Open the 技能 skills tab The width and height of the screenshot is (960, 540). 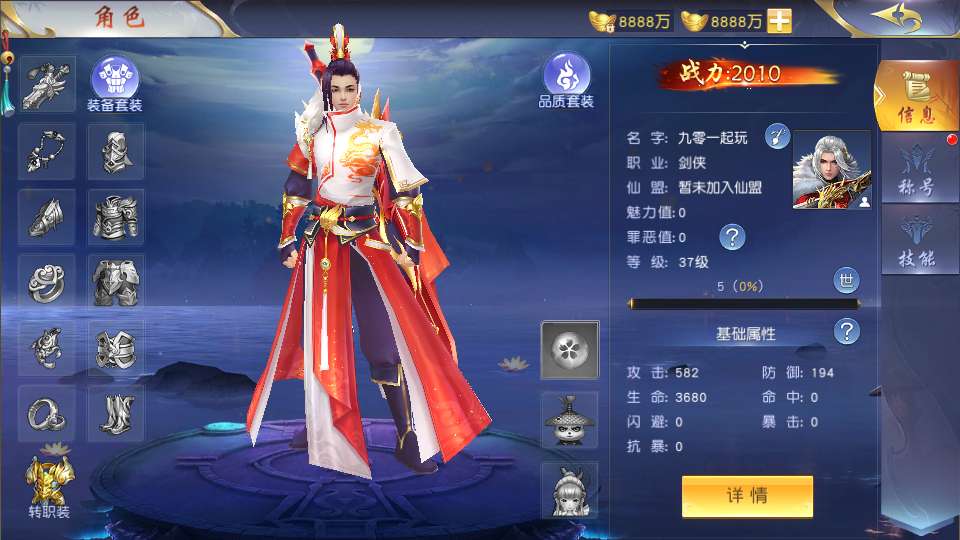point(915,243)
